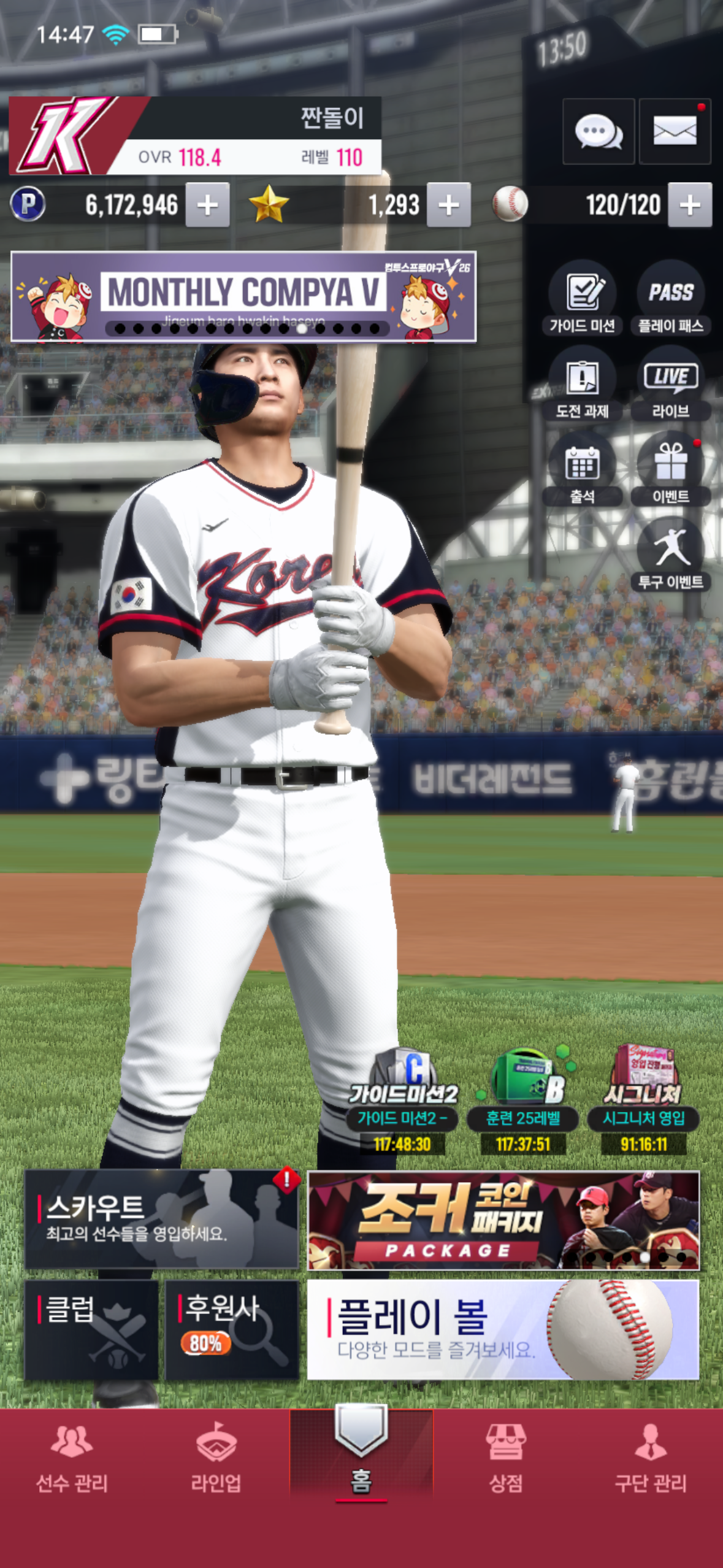Open the 플레이 패스 PASS icon
The image size is (723, 1568).
click(671, 298)
